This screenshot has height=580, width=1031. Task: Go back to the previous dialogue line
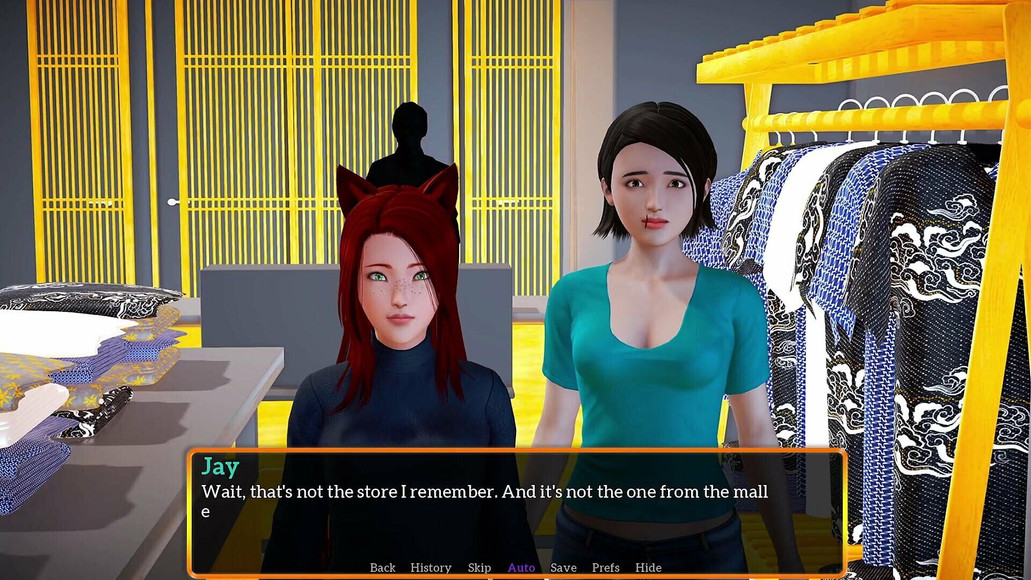[382, 568]
